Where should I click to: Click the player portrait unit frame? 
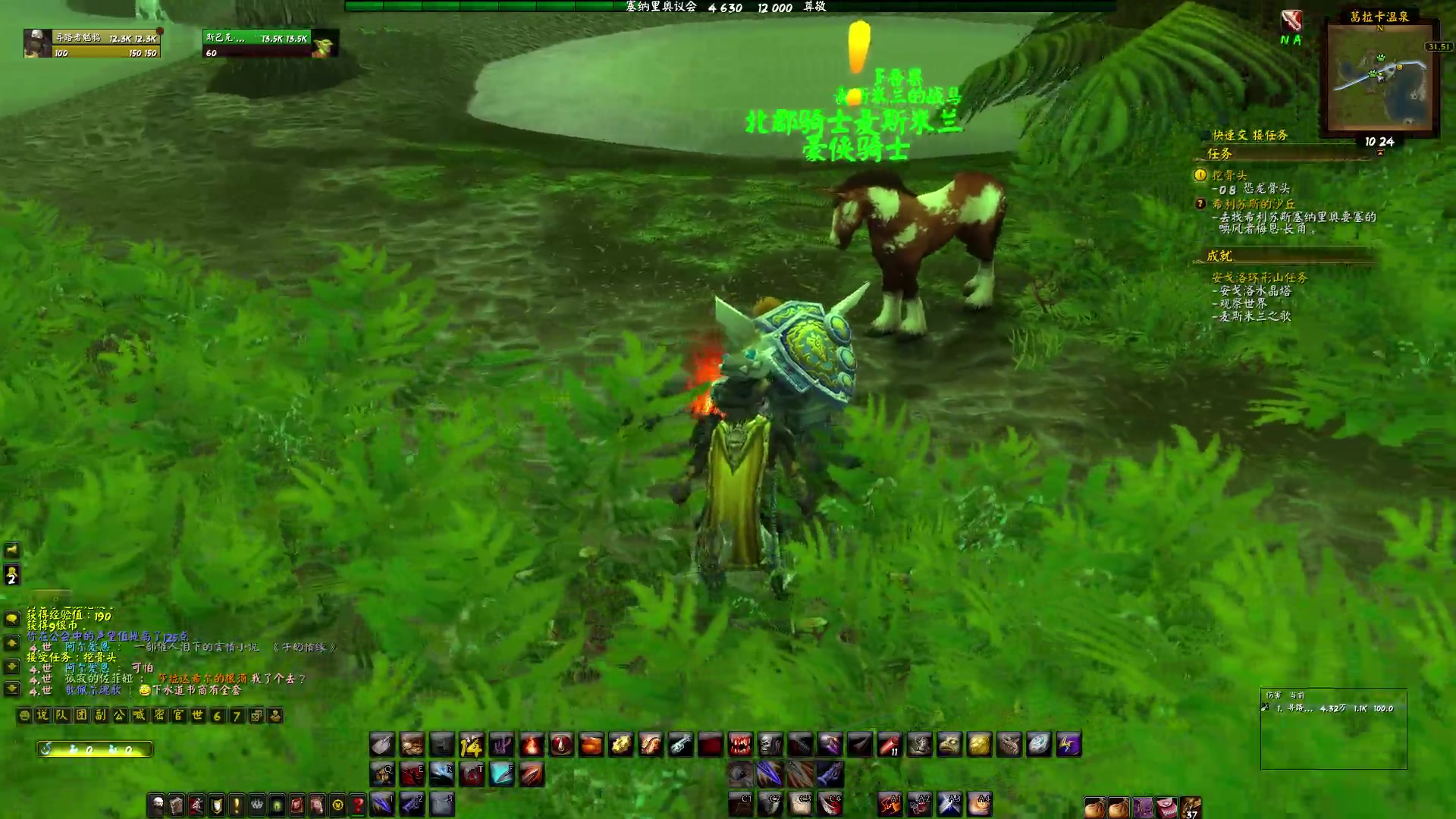[x=38, y=43]
